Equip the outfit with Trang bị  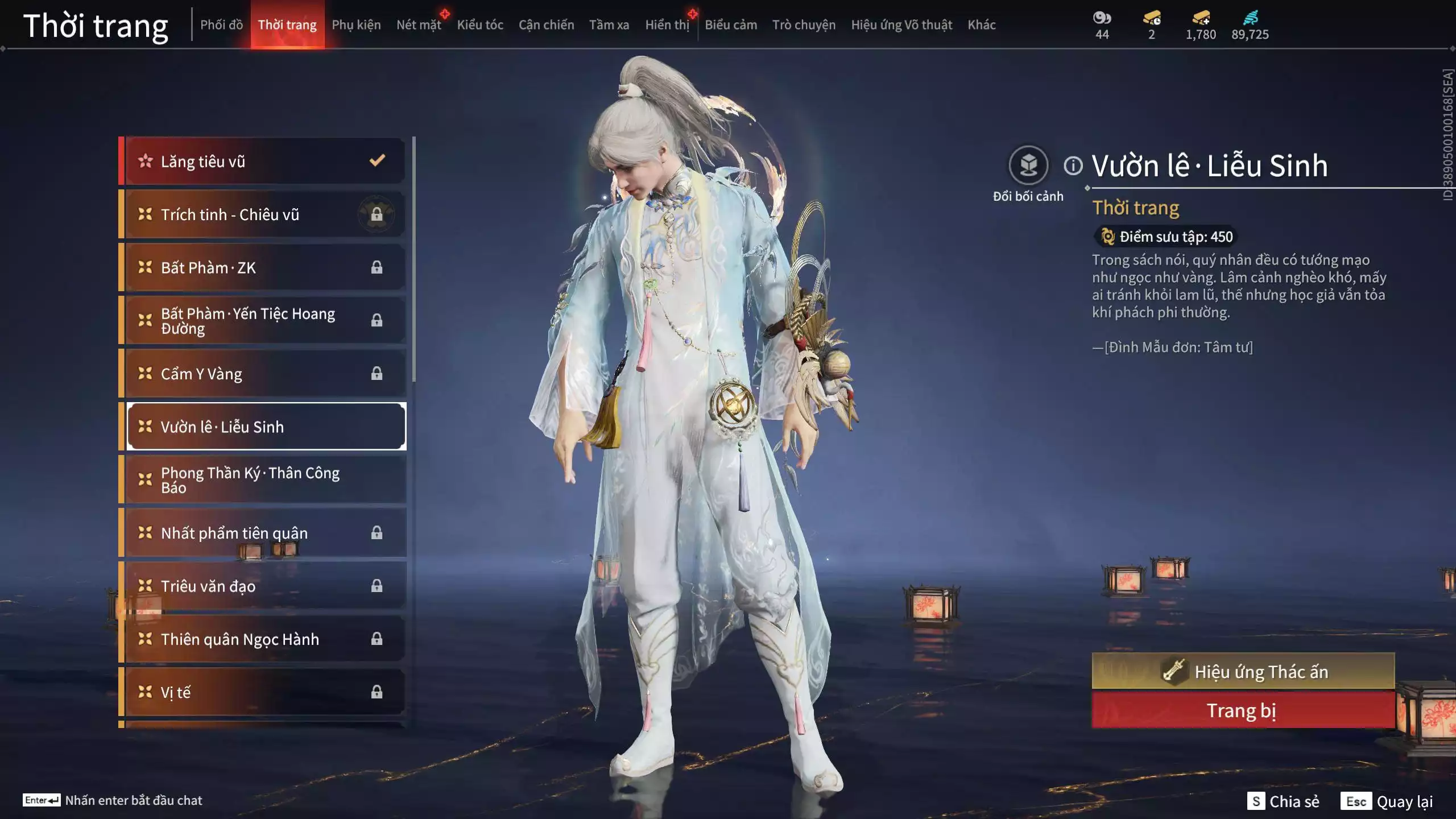pyautogui.click(x=1243, y=711)
